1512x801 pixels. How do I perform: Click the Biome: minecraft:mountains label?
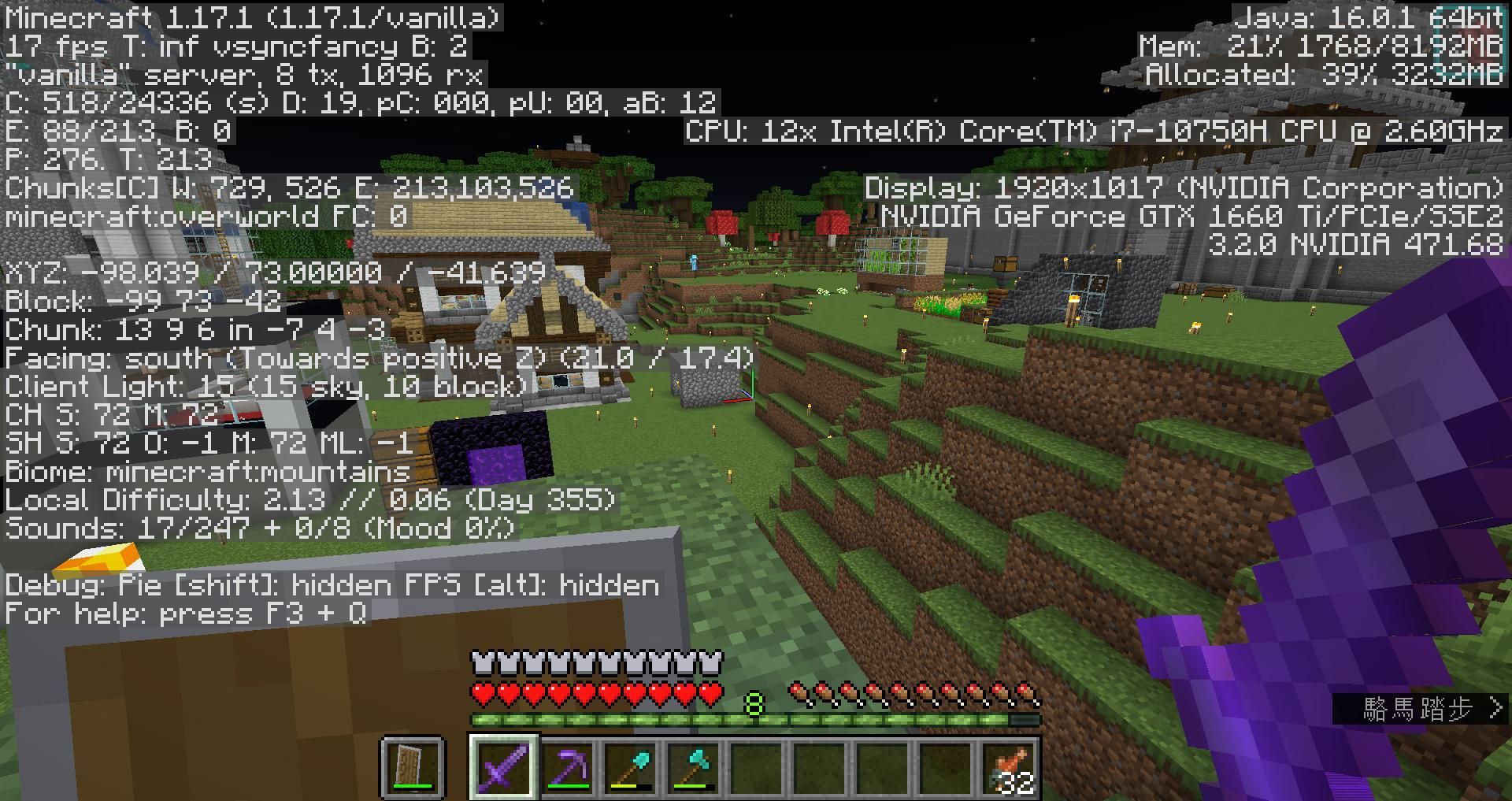click(205, 472)
